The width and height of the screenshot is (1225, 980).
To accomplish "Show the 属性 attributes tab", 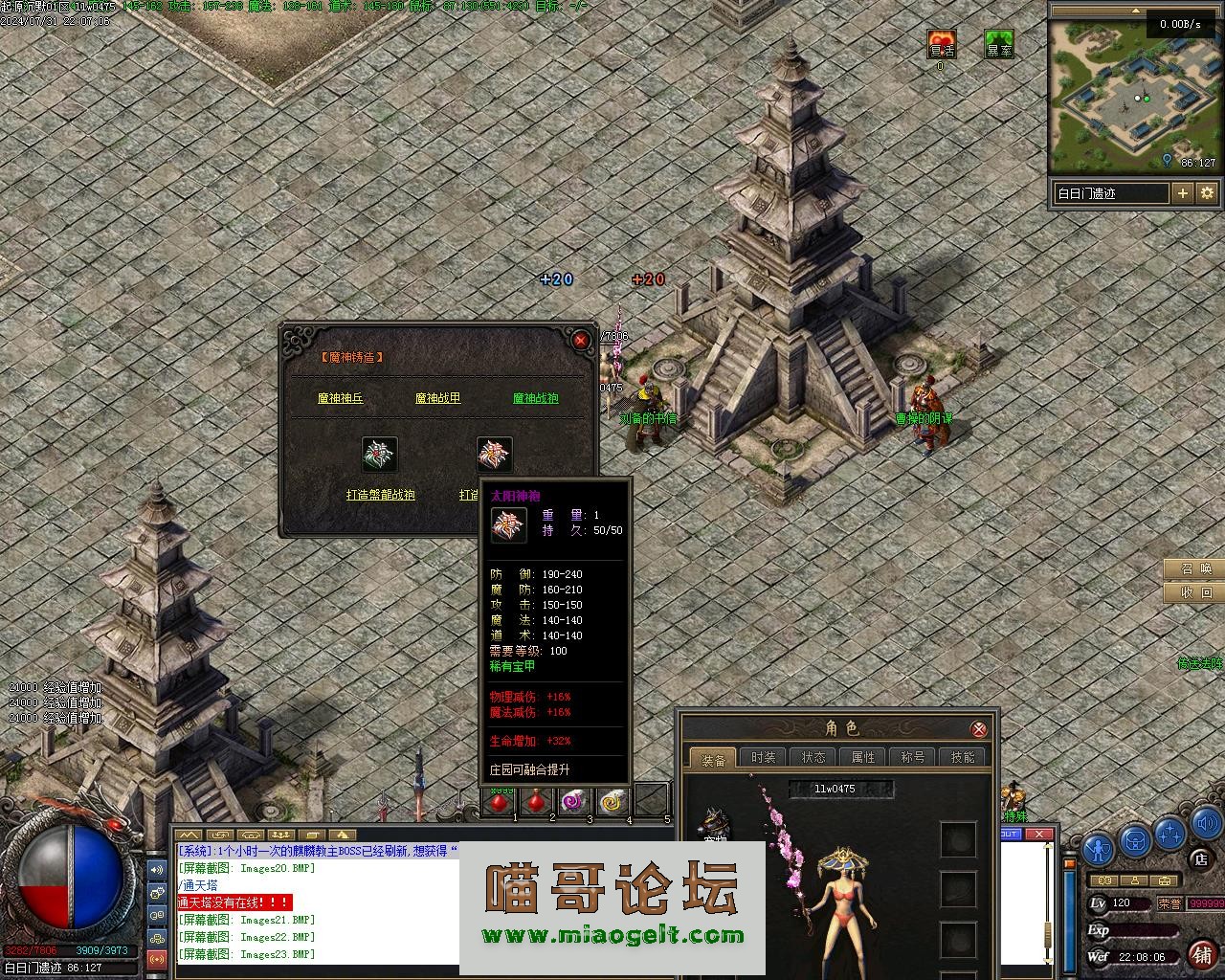I will coord(863,757).
